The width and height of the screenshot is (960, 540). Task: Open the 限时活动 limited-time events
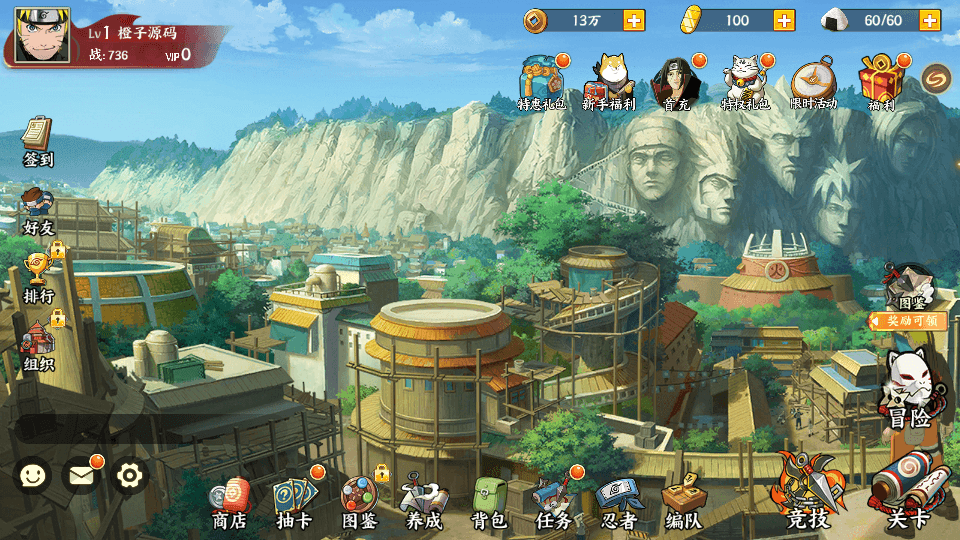(813, 80)
